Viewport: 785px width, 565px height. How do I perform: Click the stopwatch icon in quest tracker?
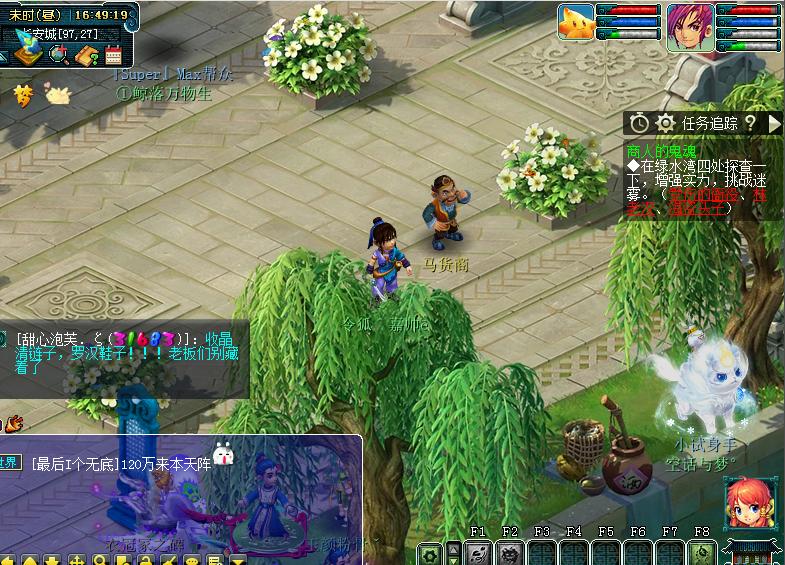click(640, 123)
